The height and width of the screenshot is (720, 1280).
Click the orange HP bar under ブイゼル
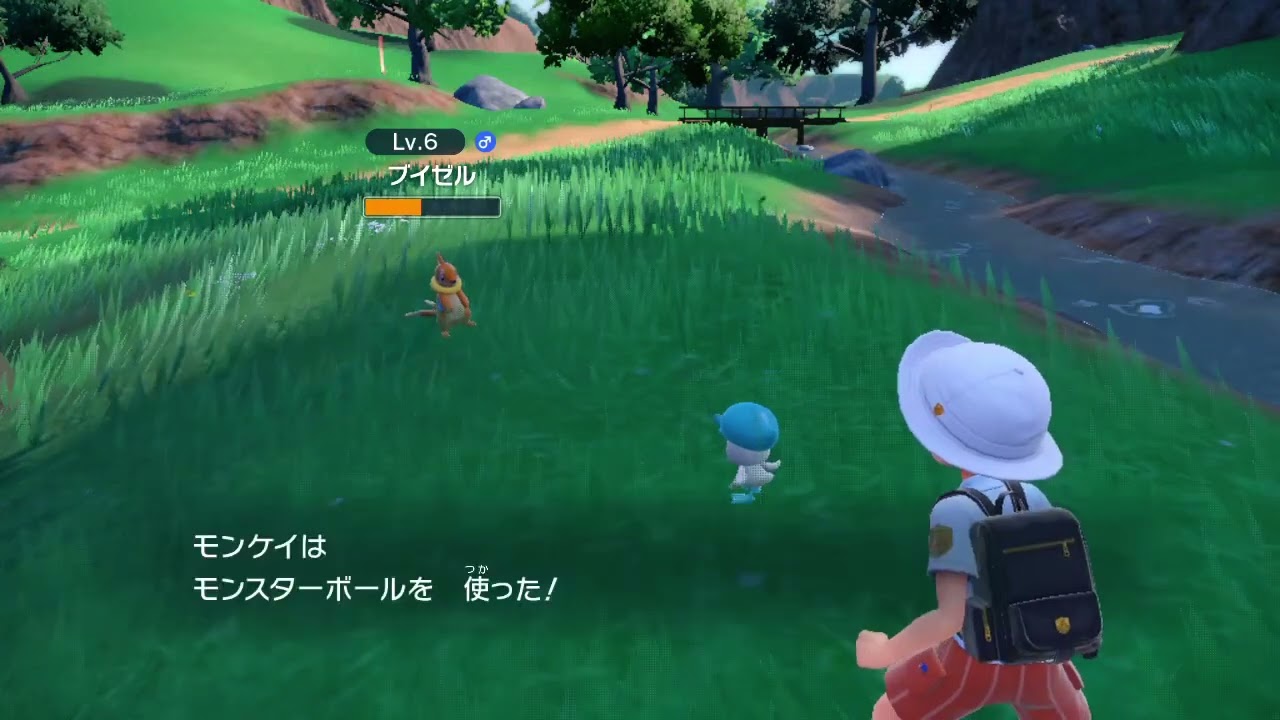(x=393, y=206)
